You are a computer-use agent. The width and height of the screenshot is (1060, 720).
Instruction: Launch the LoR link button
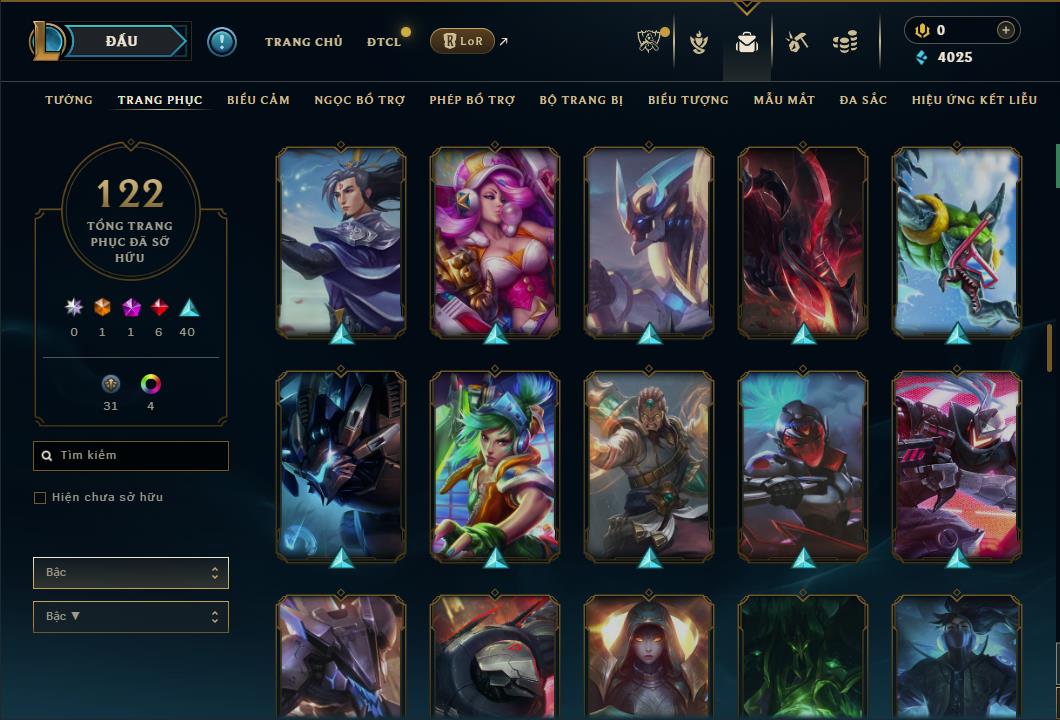pyautogui.click(x=462, y=41)
